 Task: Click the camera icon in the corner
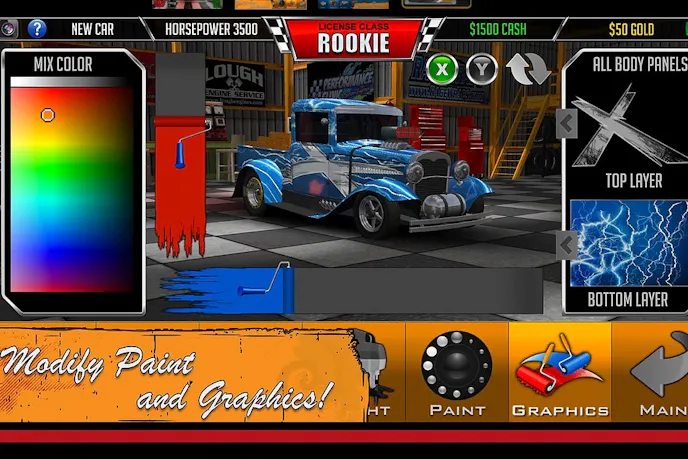point(9,29)
